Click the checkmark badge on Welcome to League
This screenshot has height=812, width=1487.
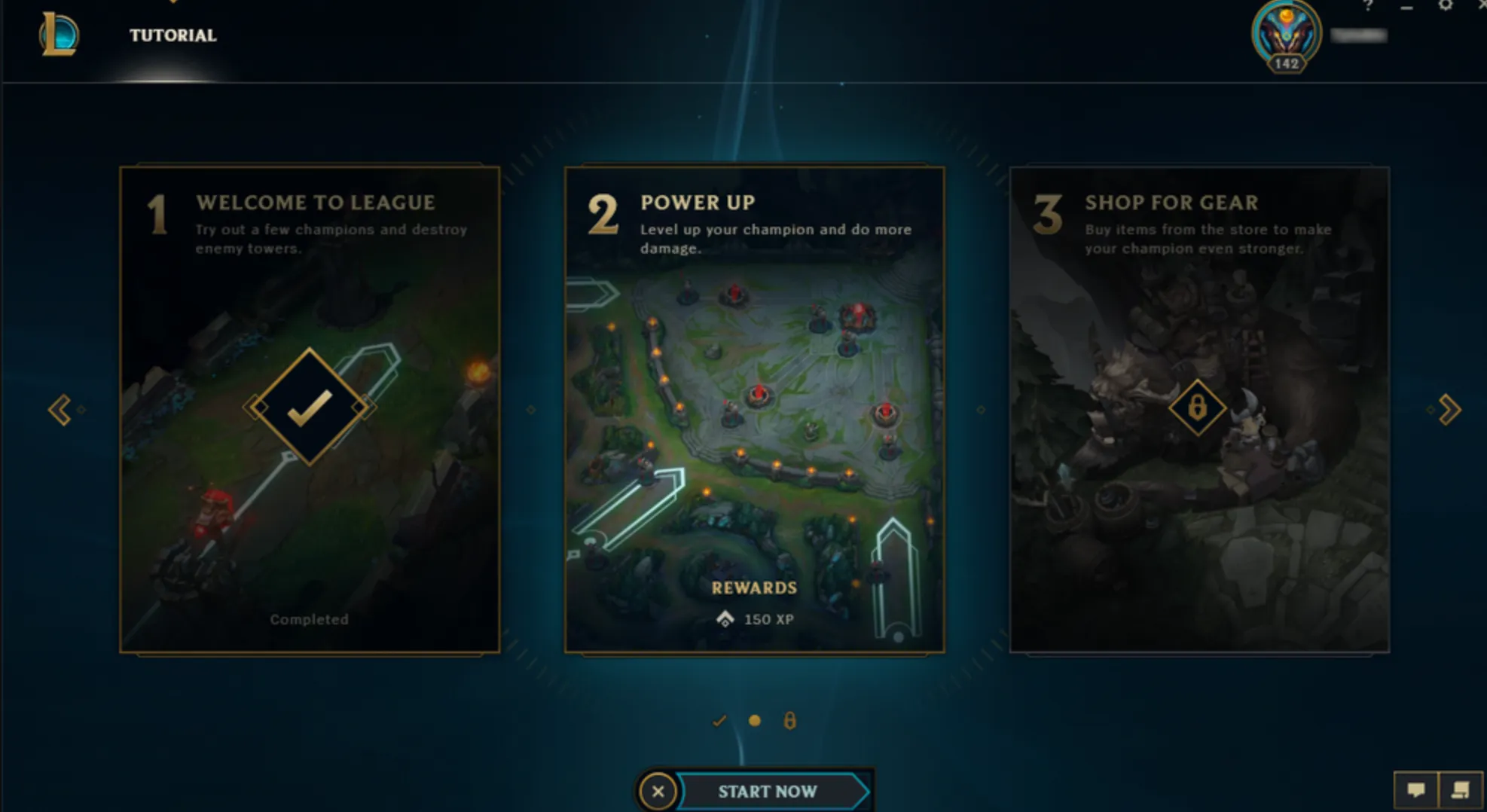click(309, 407)
